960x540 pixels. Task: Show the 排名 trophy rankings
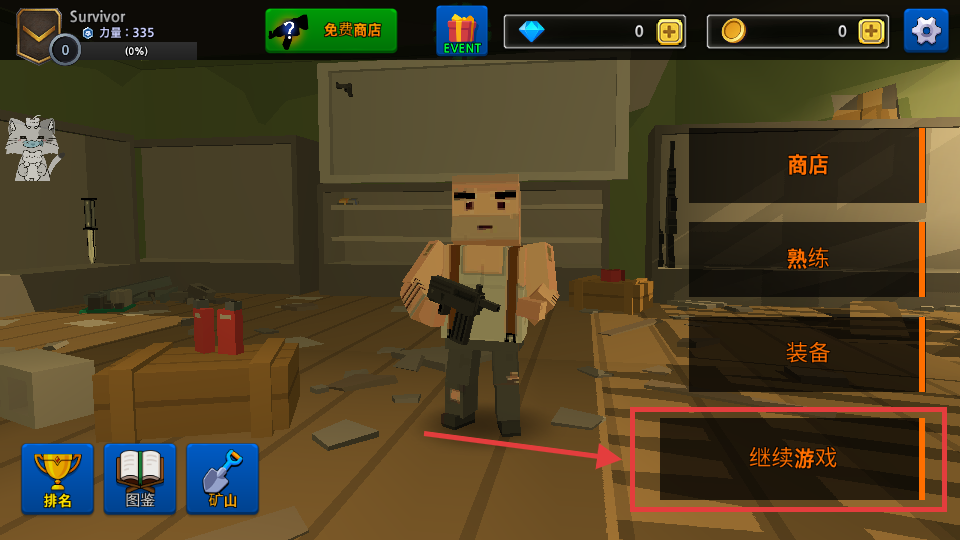coord(57,478)
